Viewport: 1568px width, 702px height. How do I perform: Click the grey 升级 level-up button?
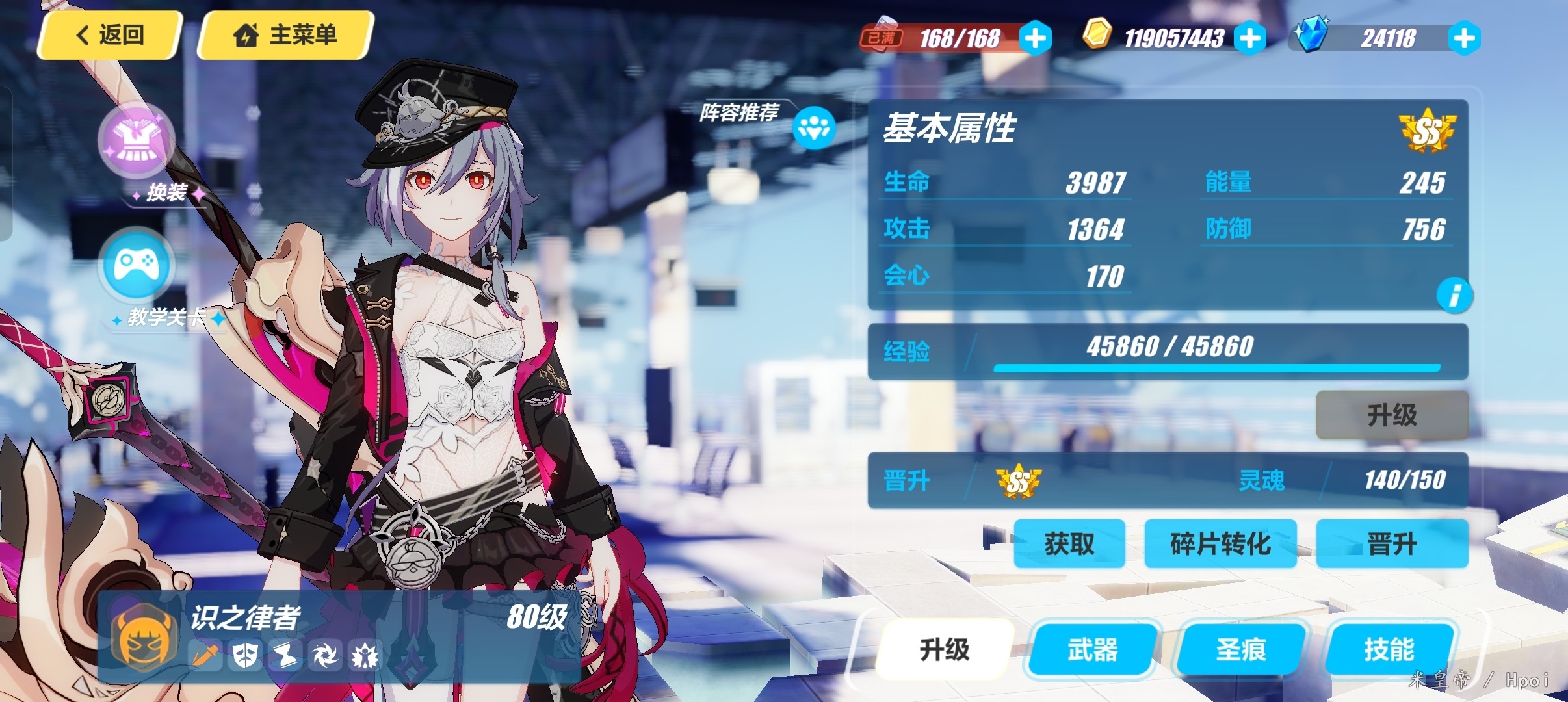point(1392,415)
